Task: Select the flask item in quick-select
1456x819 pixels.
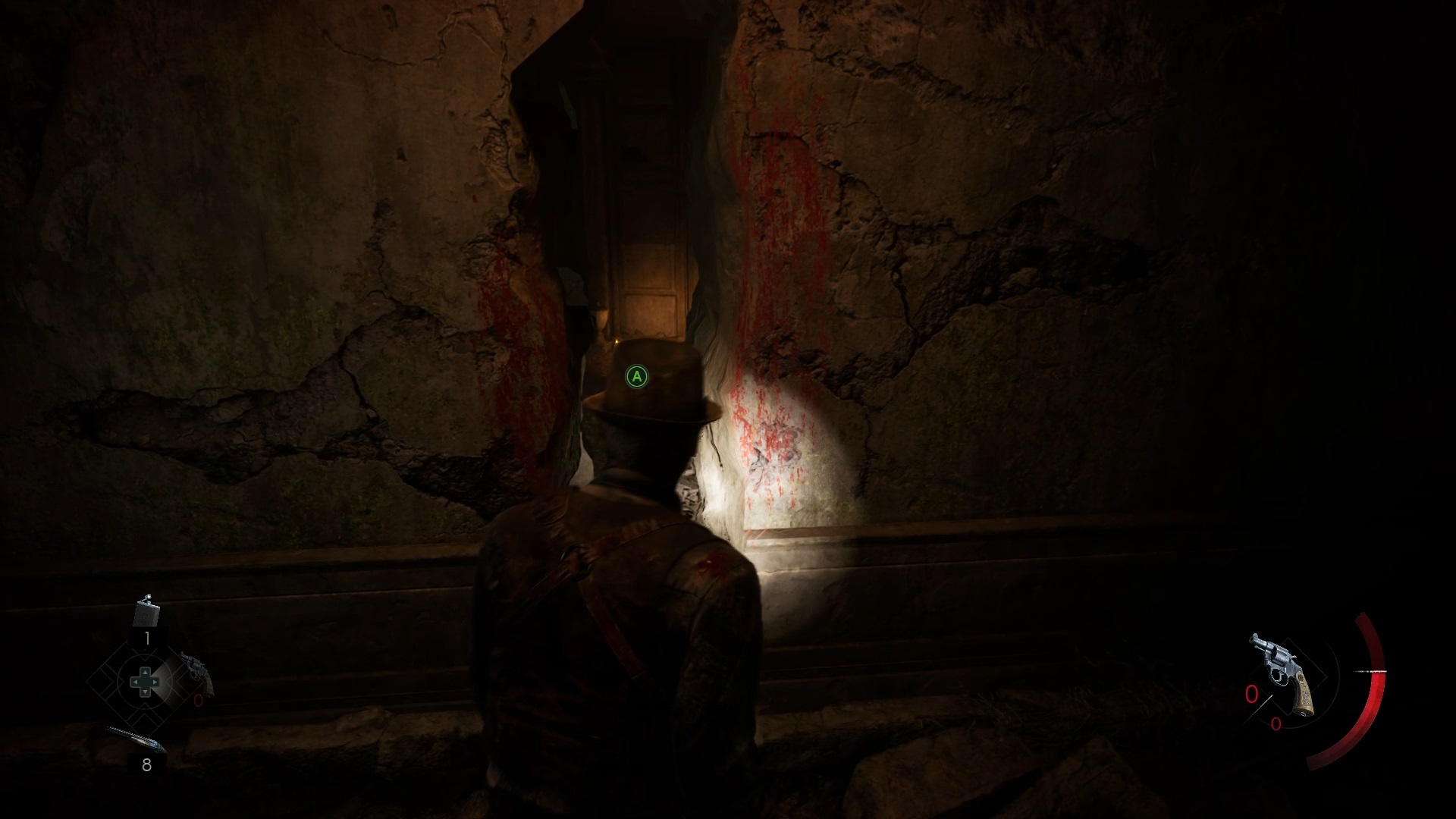Action: click(146, 613)
